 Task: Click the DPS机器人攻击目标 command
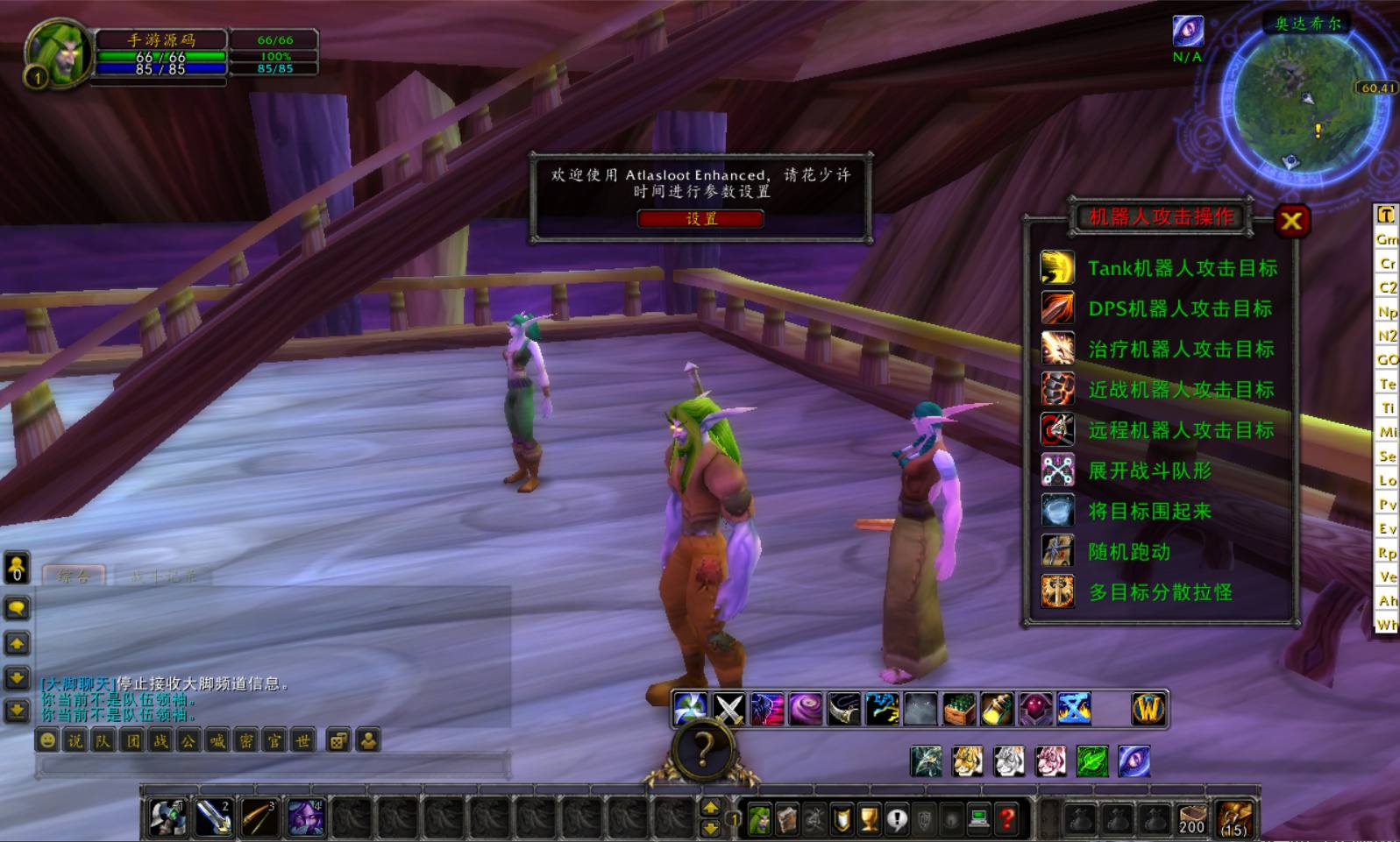pyautogui.click(x=1179, y=308)
